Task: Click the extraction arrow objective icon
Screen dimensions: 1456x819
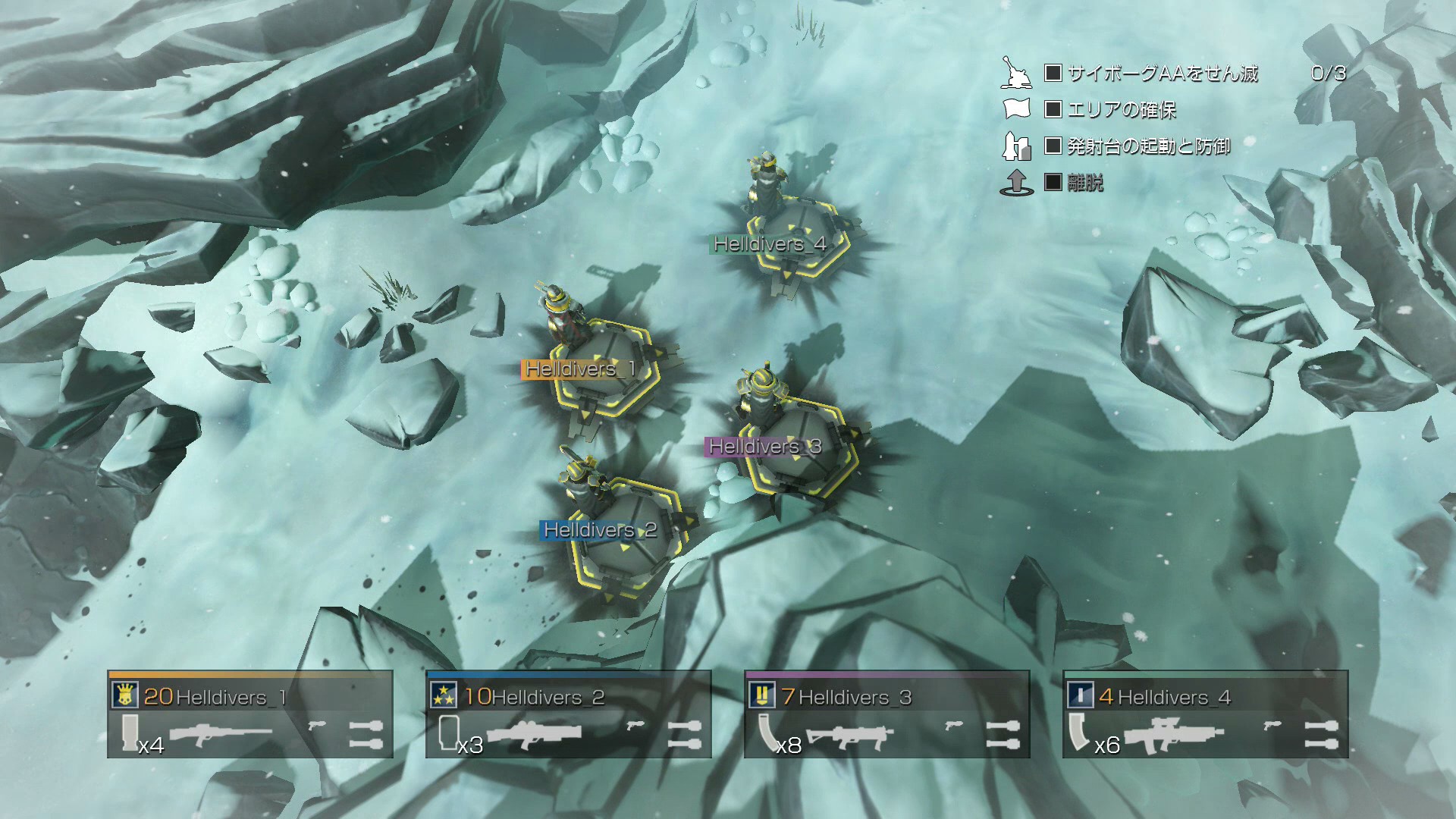Action: point(1016,183)
